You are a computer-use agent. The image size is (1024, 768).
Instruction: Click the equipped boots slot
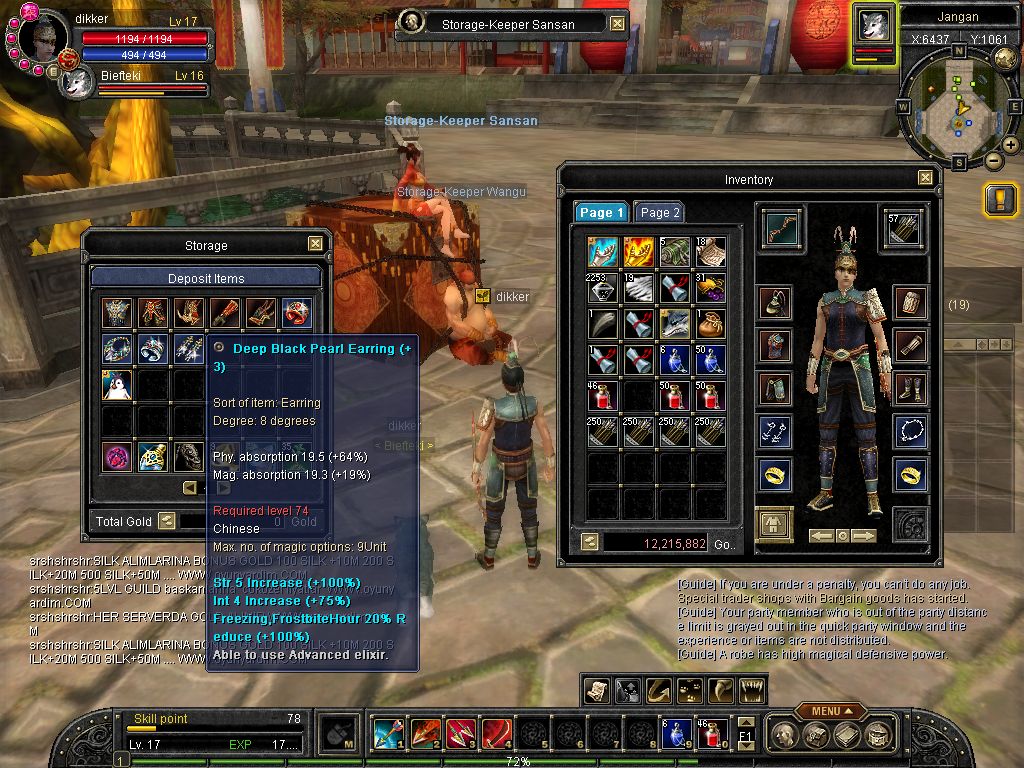(910, 388)
